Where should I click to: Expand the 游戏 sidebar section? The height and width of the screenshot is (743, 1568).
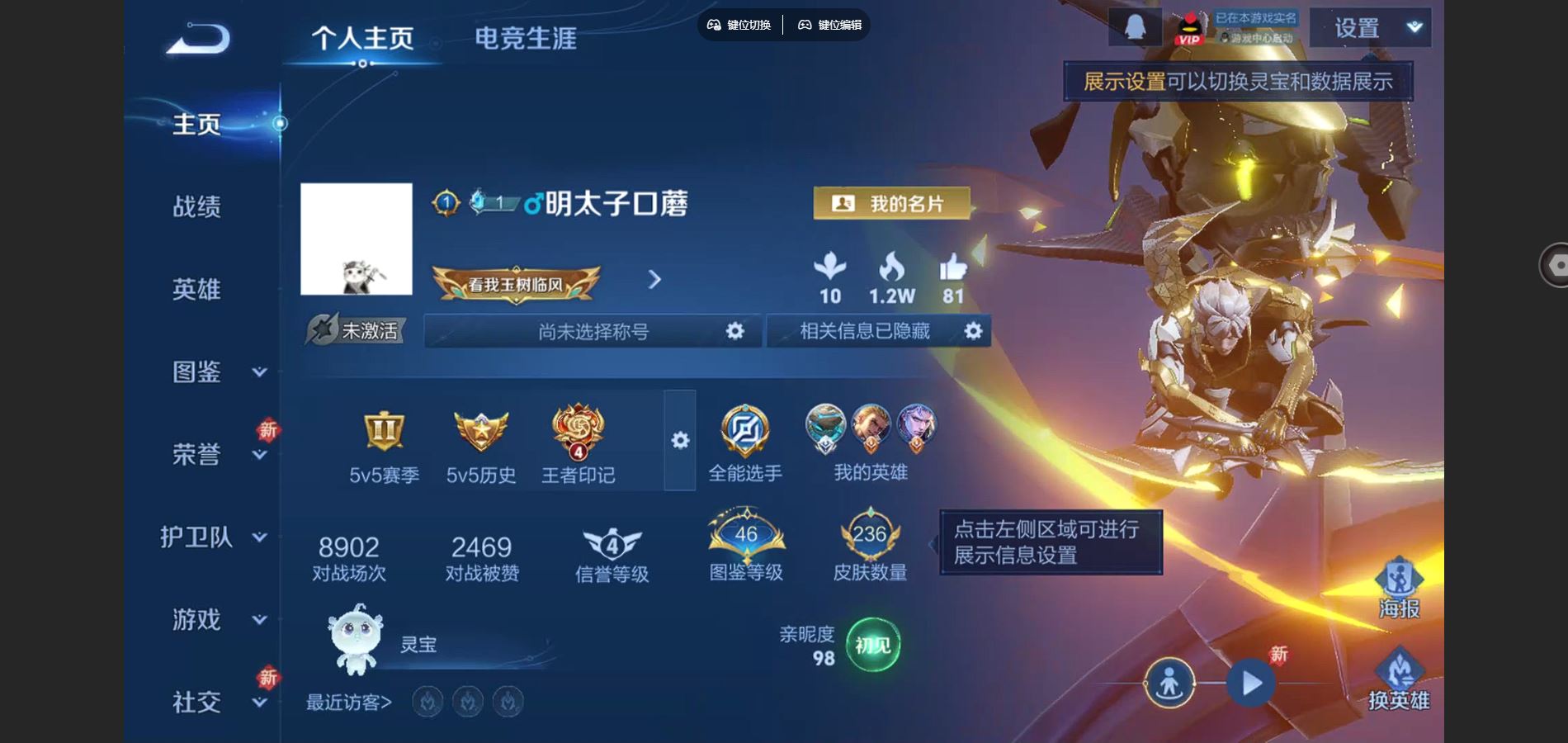[x=258, y=621]
